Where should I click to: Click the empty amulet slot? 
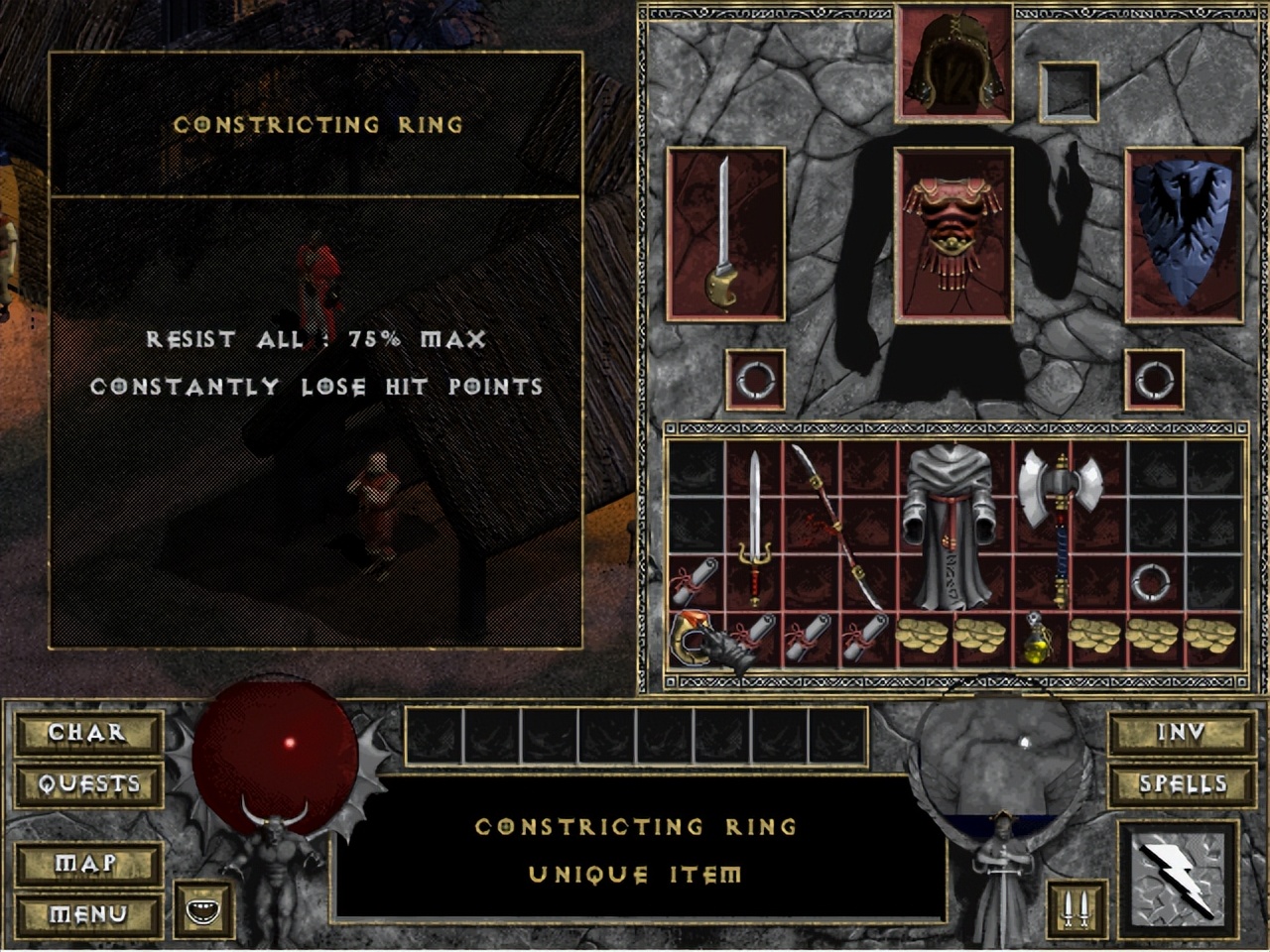pyautogui.click(x=1069, y=89)
